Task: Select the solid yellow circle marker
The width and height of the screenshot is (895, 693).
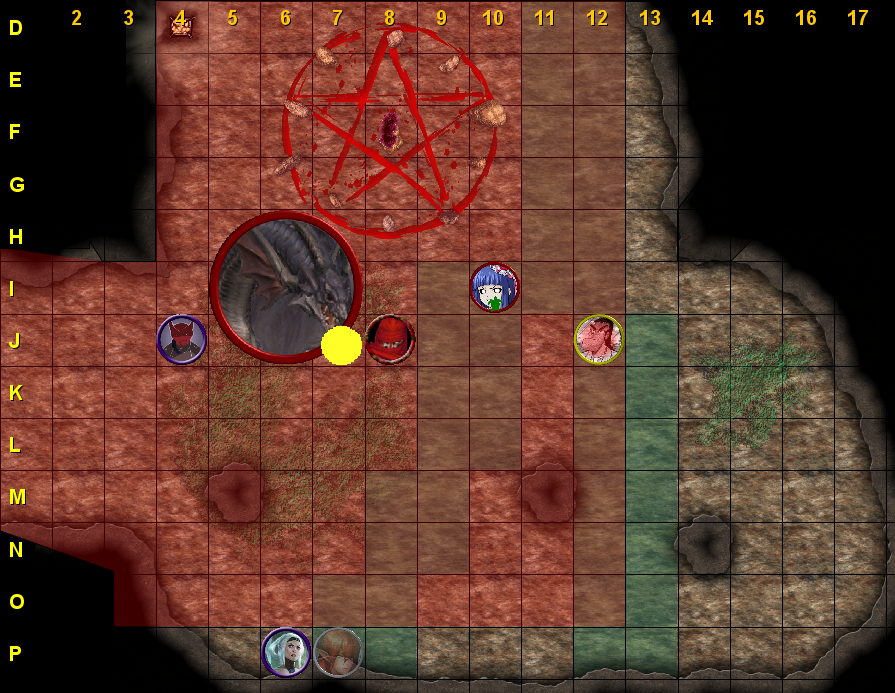Action: point(342,345)
